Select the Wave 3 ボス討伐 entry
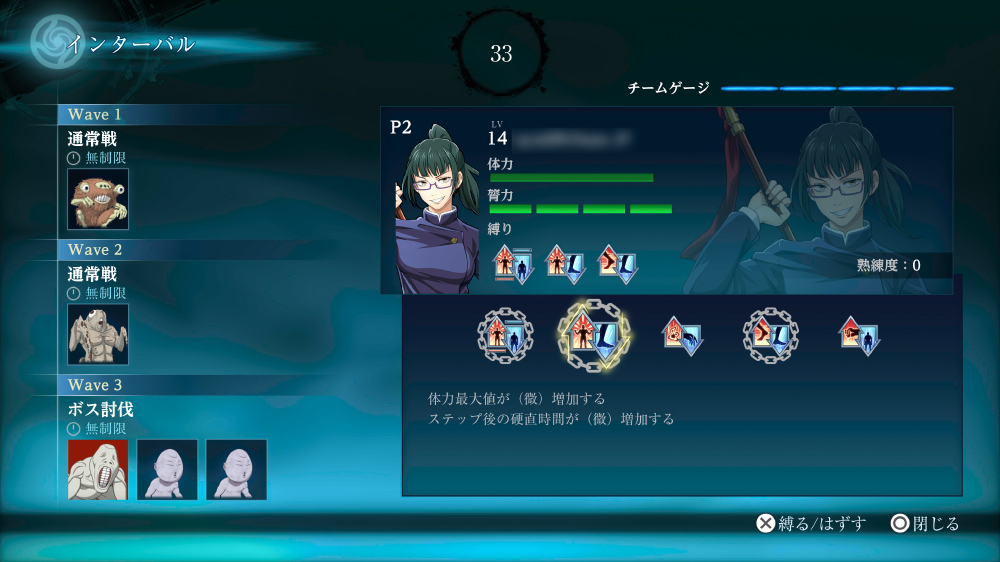This screenshot has width=1000, height=562. tap(100, 409)
